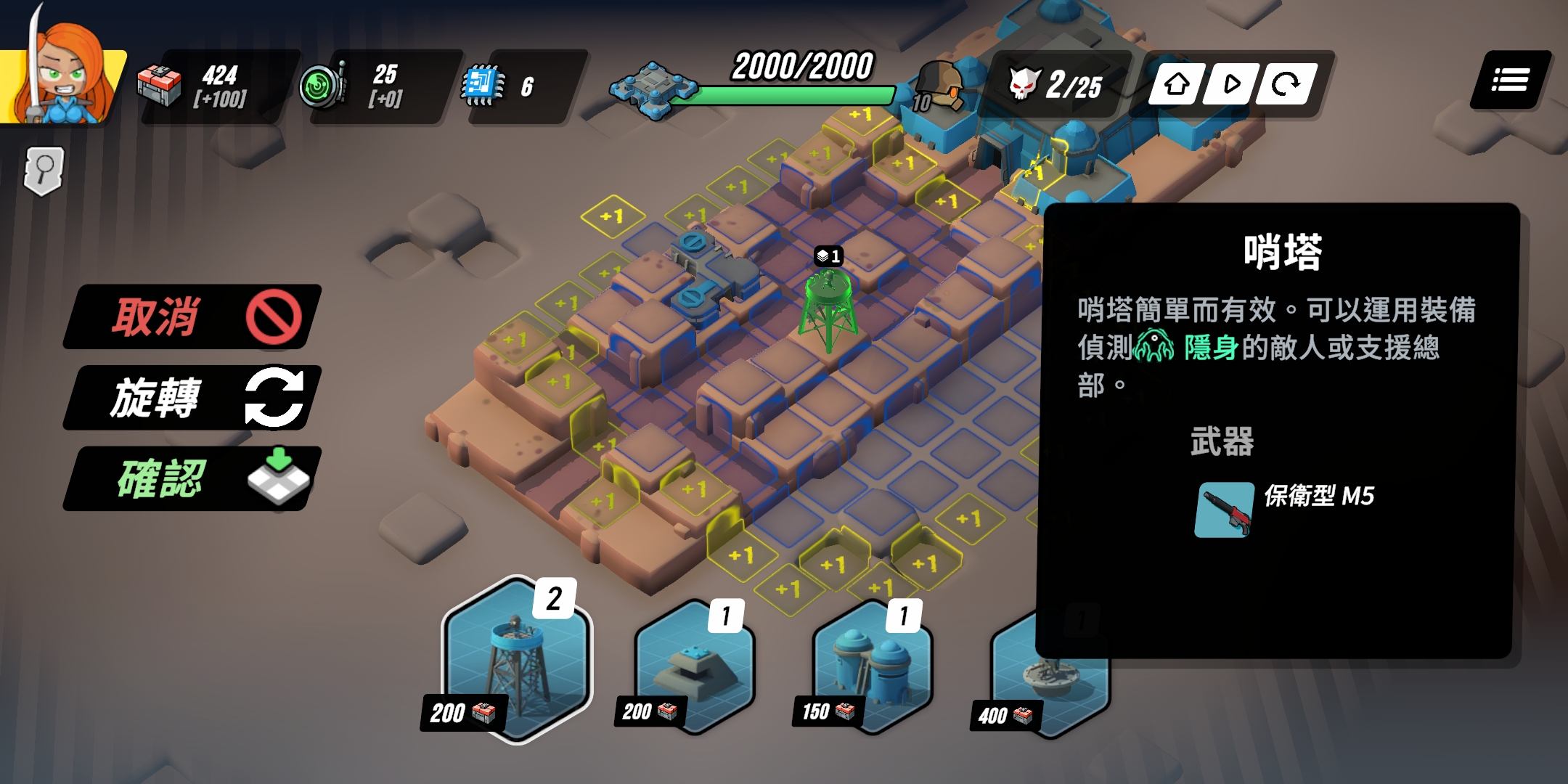The image size is (1568, 784).
Task: Click the circular arrow restart button
Action: click(x=1286, y=85)
